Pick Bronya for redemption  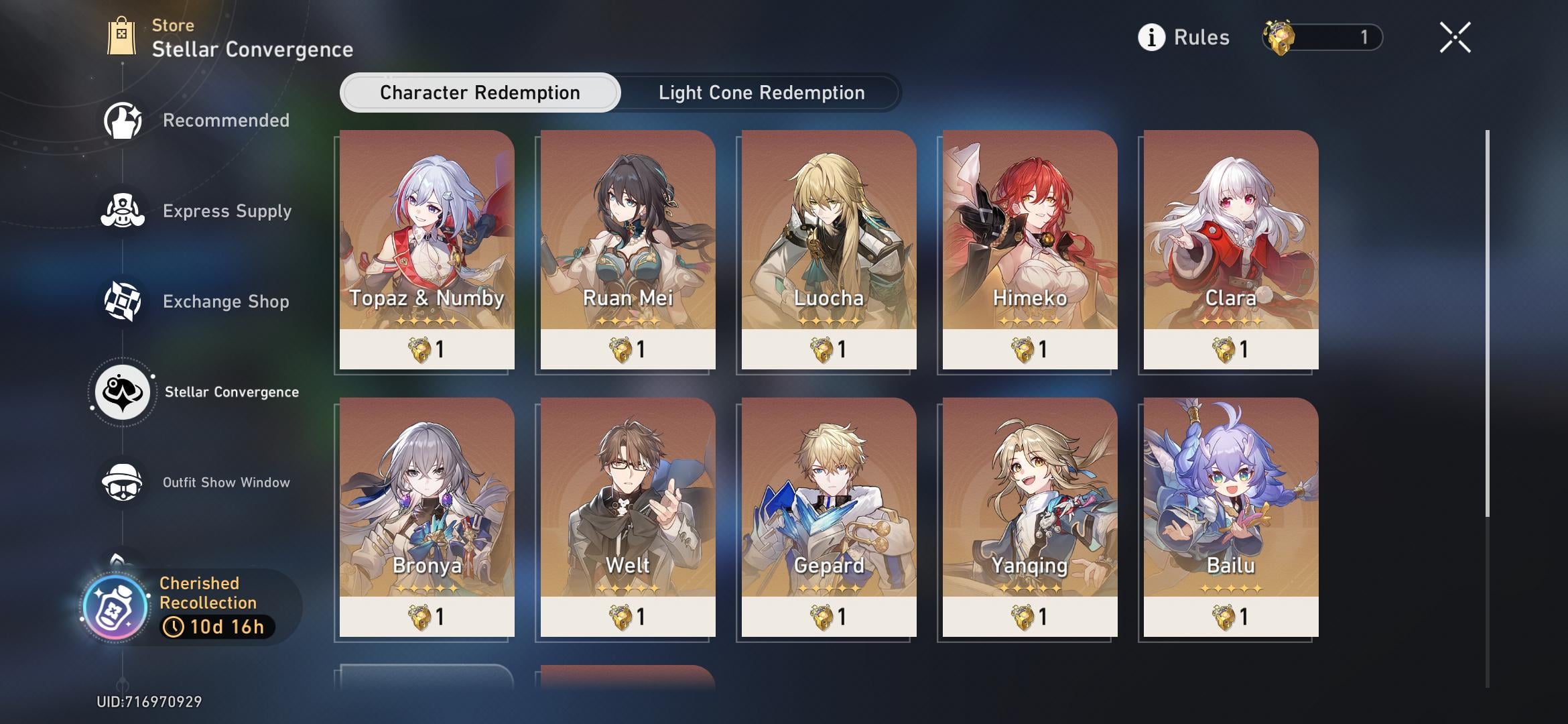pyautogui.click(x=427, y=516)
